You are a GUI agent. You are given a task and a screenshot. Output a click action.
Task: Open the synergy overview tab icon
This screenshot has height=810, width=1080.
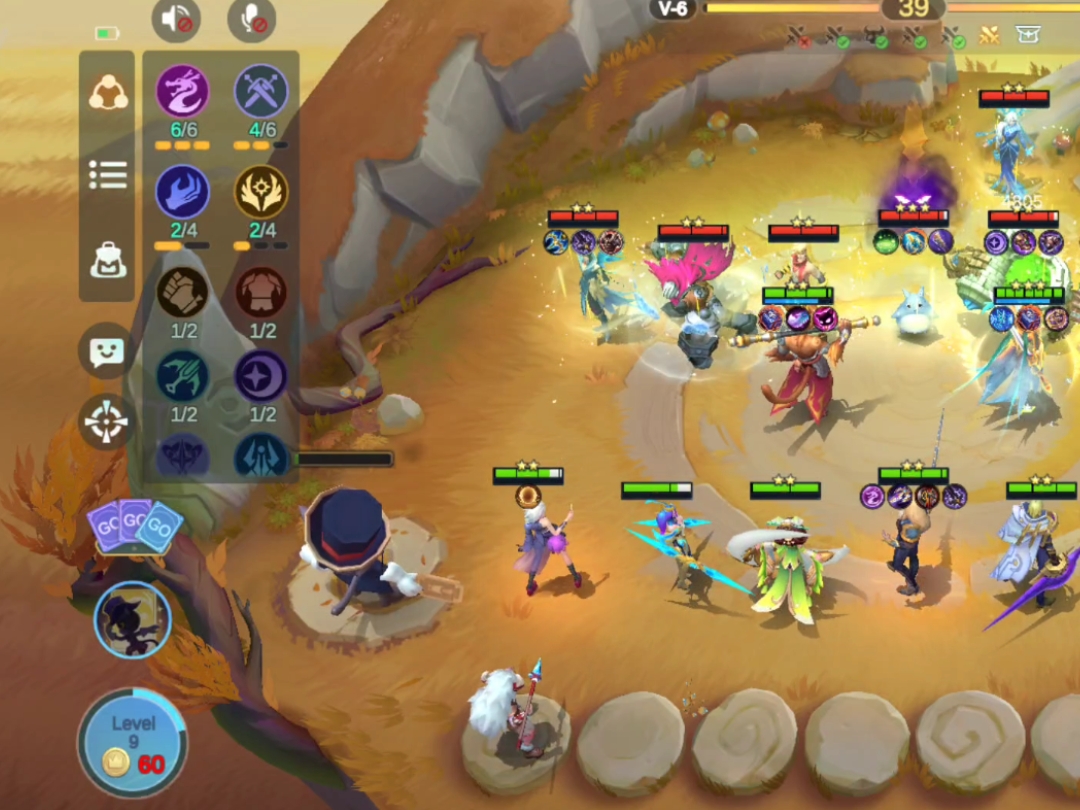click(107, 93)
